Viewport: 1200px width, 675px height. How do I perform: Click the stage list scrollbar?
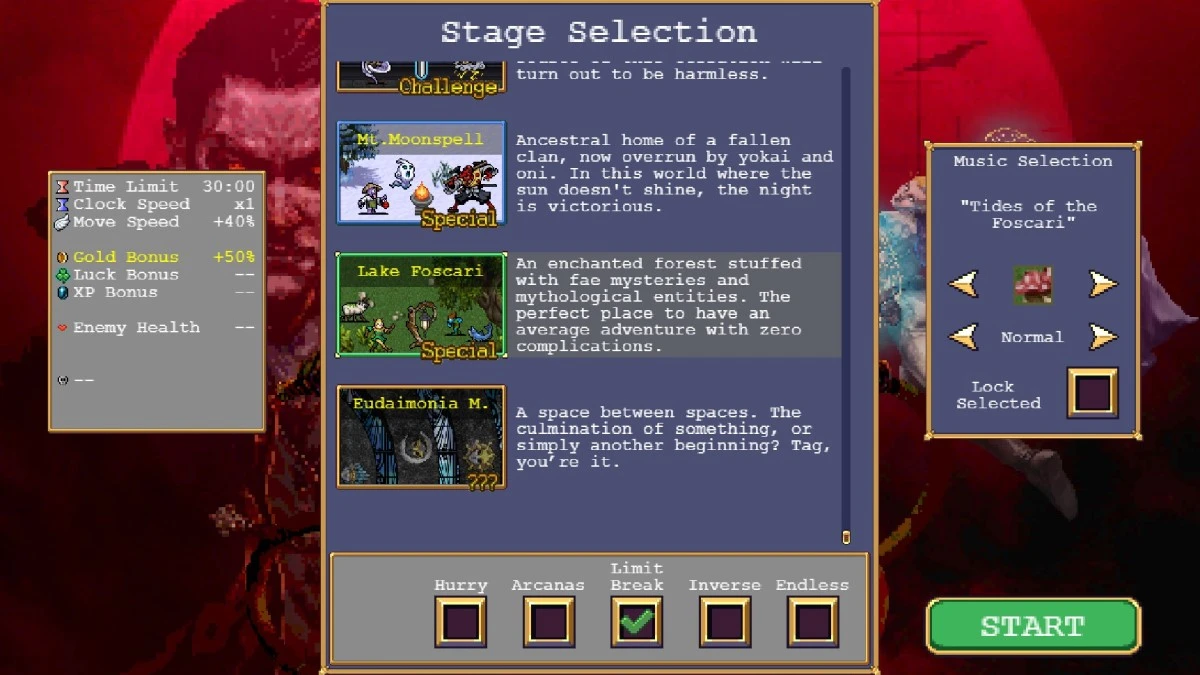click(846, 300)
